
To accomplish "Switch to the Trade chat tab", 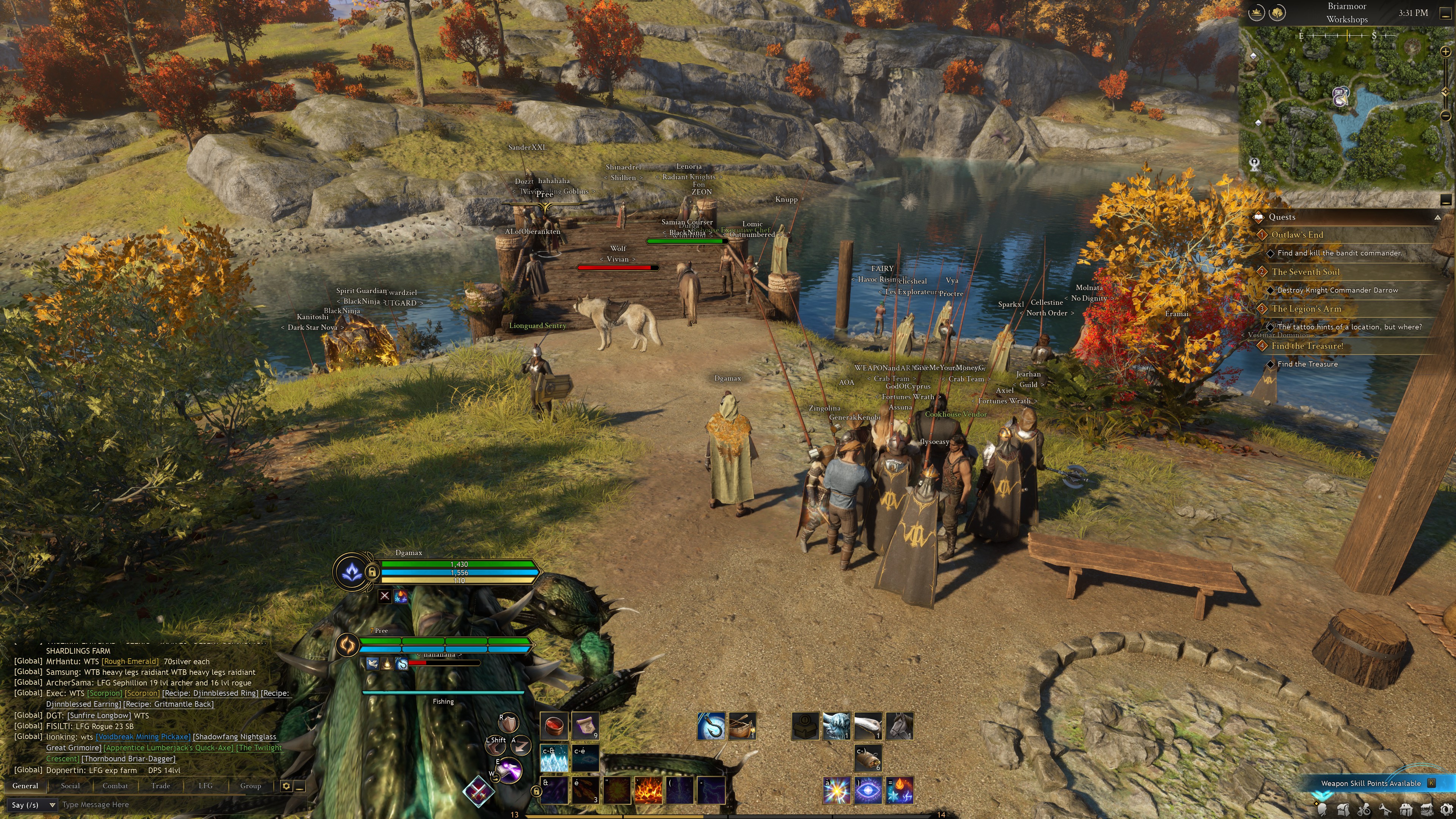I will pos(160,786).
